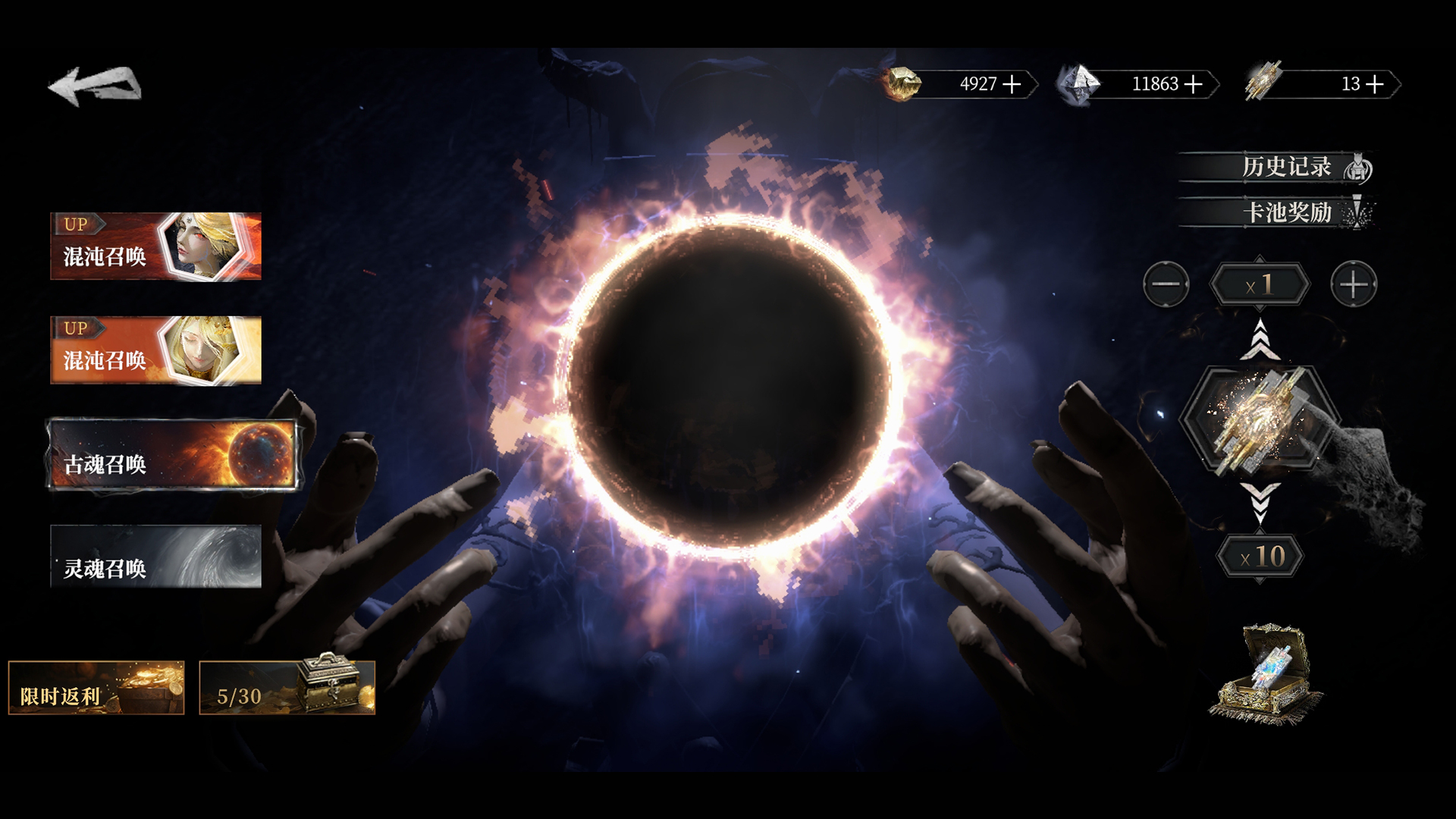Switch to the 古魂召唤 banner
Viewport: 1456px width, 819px height.
coord(172,455)
